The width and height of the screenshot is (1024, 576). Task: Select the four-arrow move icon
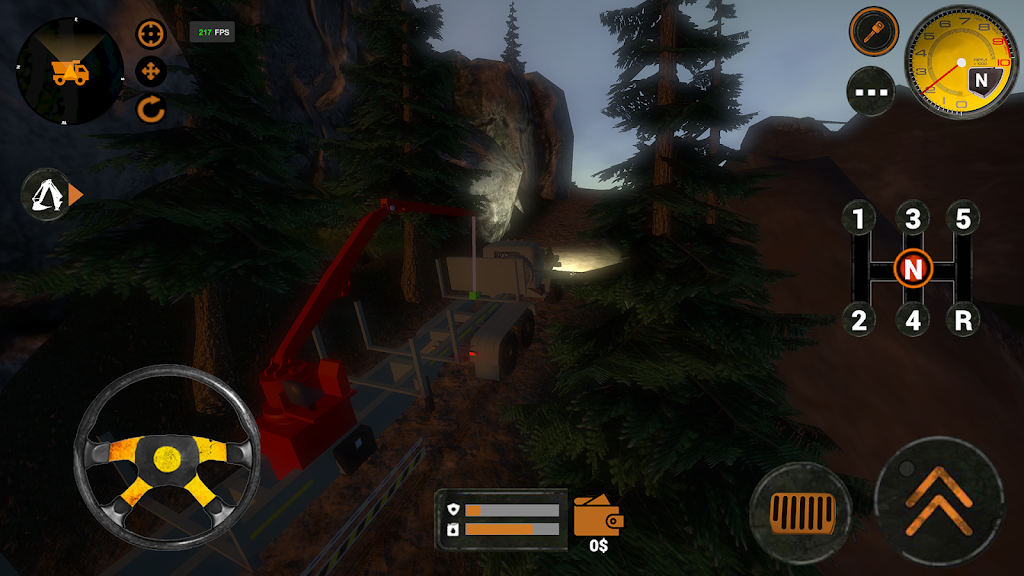click(x=151, y=72)
